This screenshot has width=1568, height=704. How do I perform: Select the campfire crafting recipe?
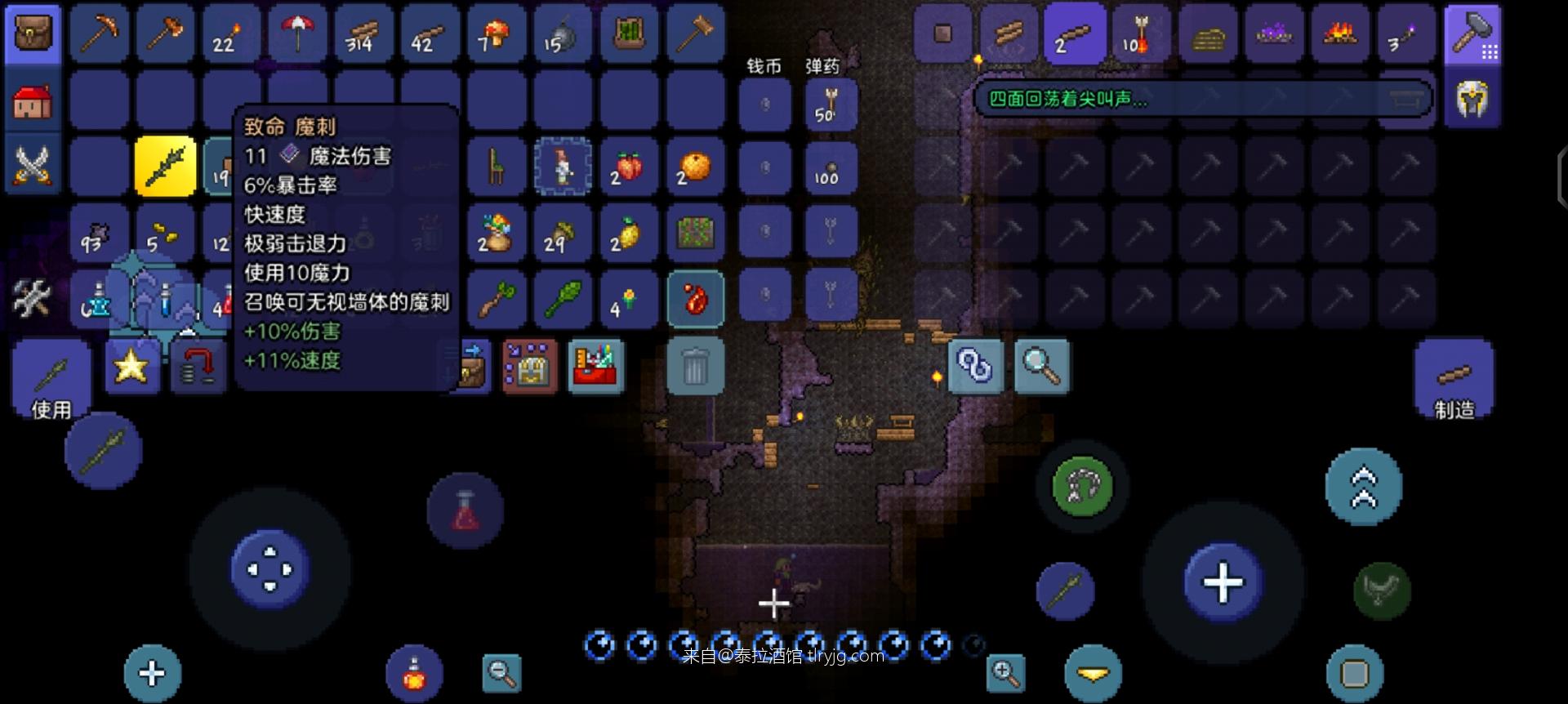(1339, 33)
